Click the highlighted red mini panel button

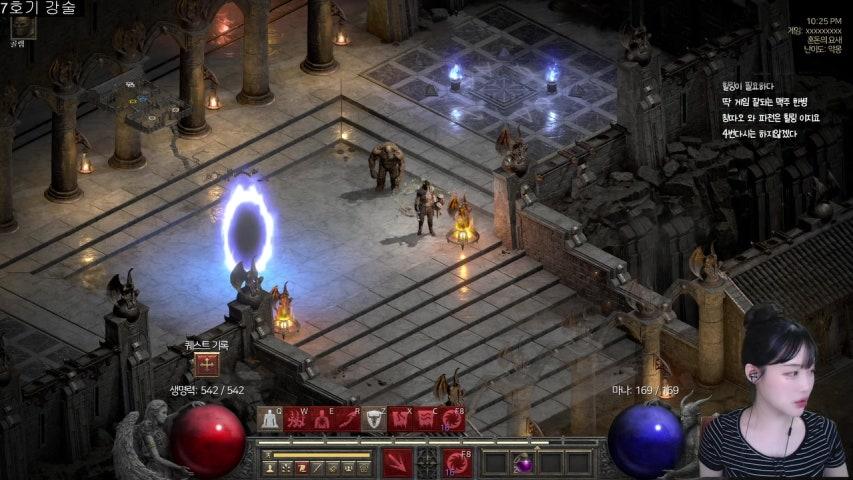(300, 467)
